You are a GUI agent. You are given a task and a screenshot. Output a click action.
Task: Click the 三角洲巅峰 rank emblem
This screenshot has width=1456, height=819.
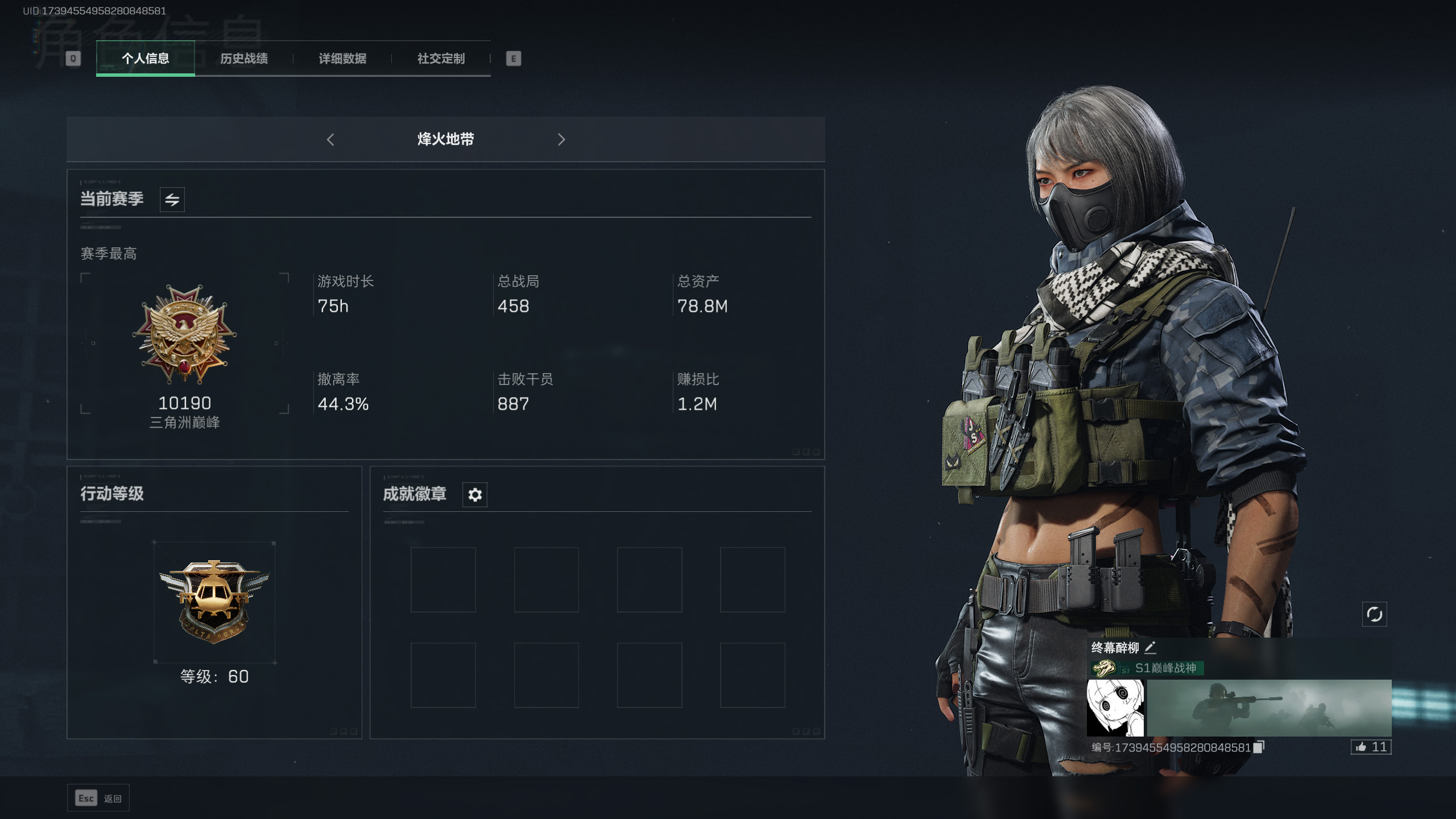[184, 336]
